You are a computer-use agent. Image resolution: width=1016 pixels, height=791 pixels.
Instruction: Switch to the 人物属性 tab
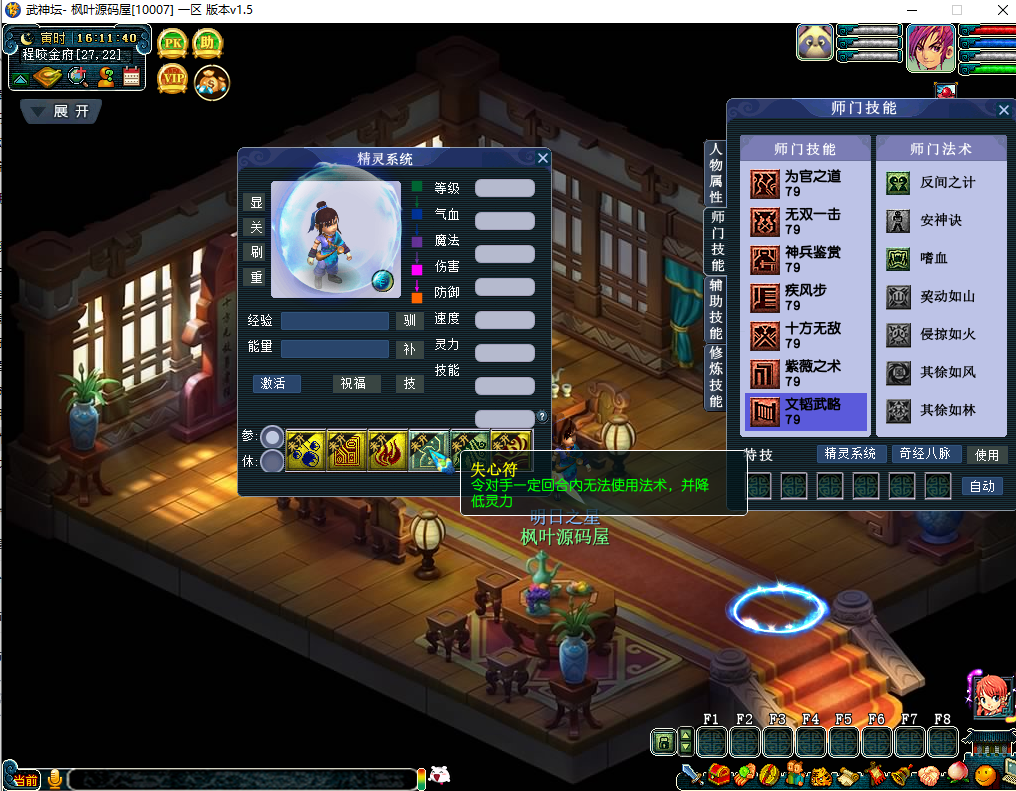click(716, 172)
